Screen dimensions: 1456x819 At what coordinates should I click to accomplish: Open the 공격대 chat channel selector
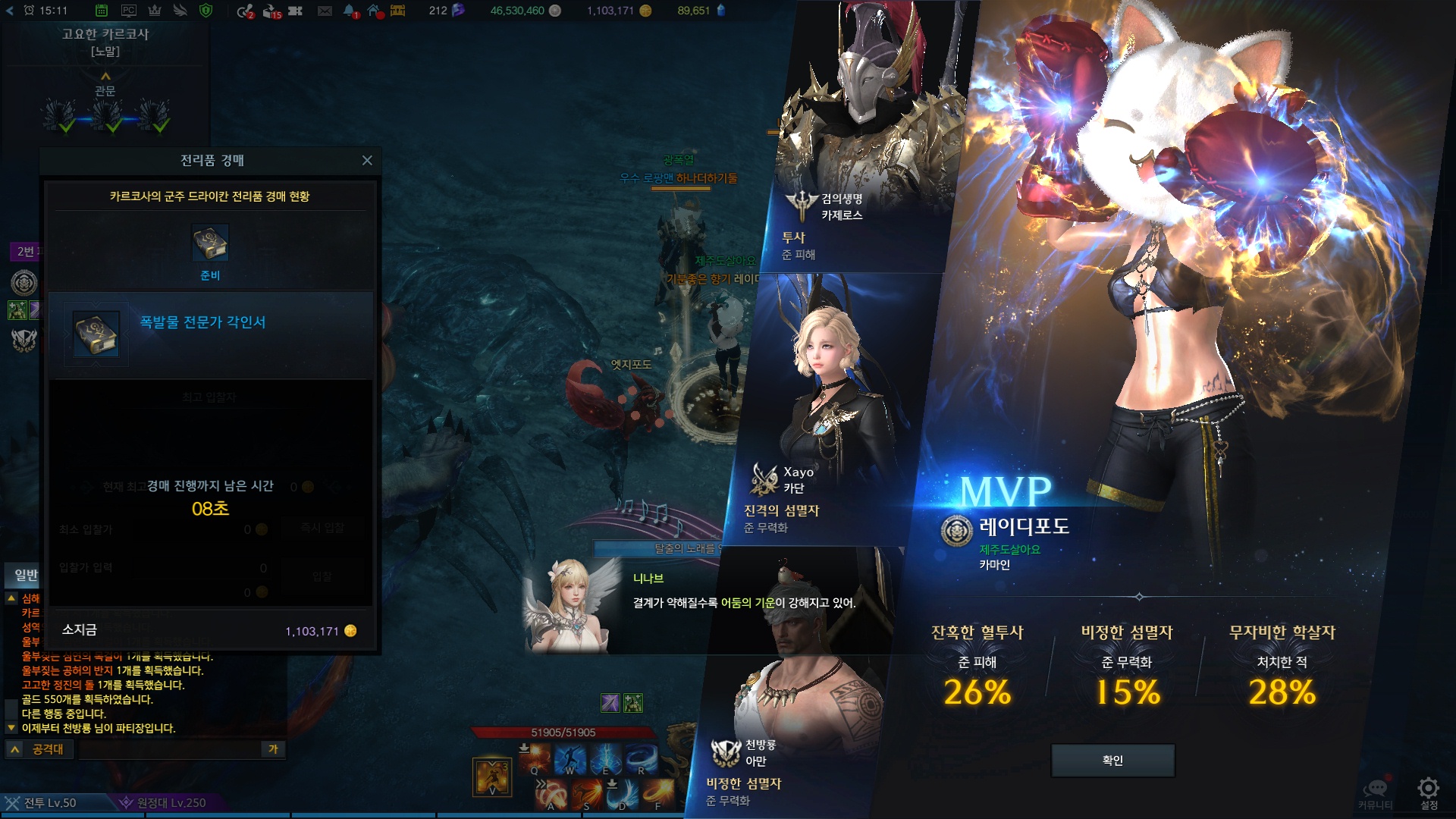pos(39,749)
